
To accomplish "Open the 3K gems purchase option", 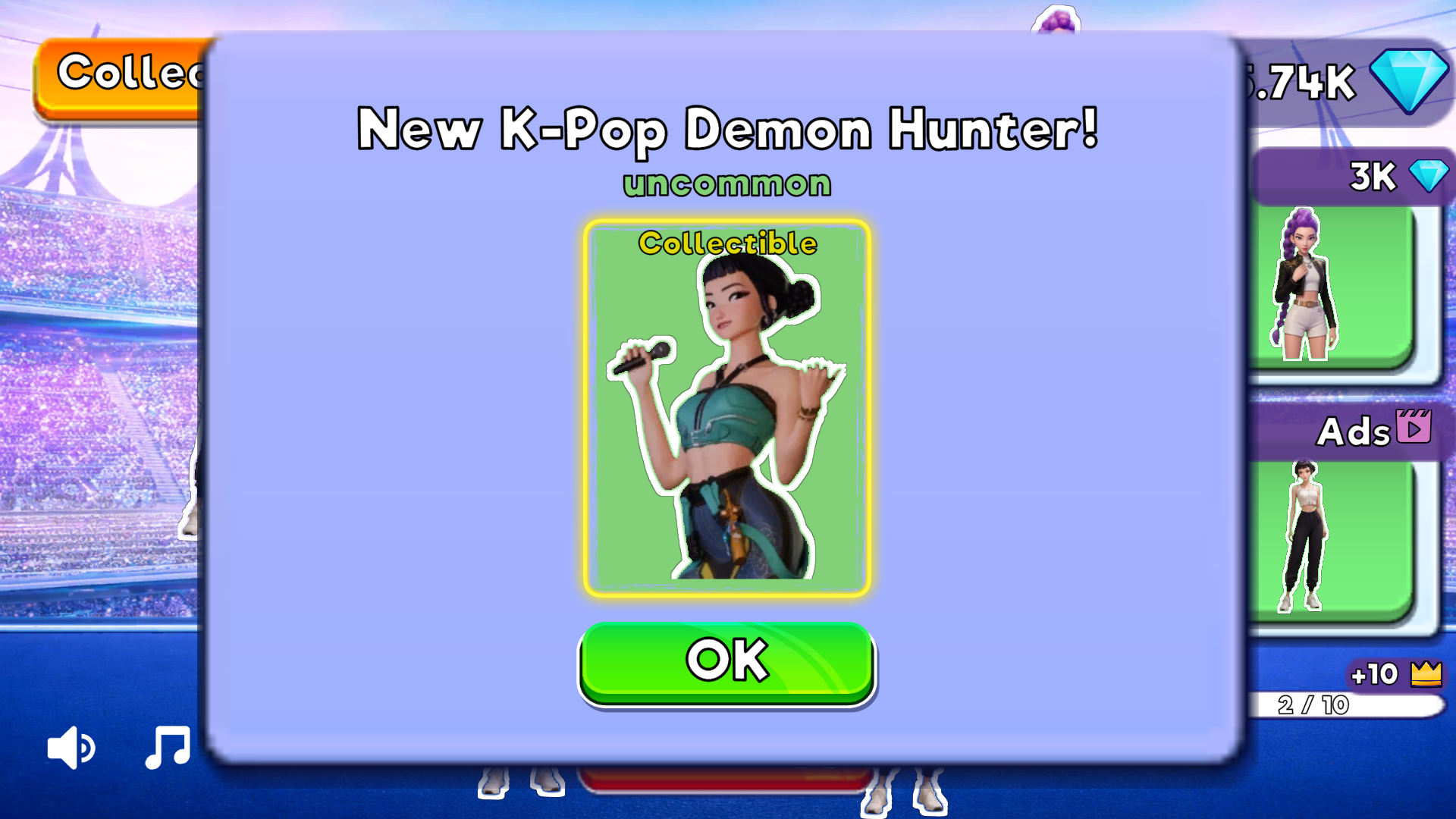I will tap(1371, 176).
